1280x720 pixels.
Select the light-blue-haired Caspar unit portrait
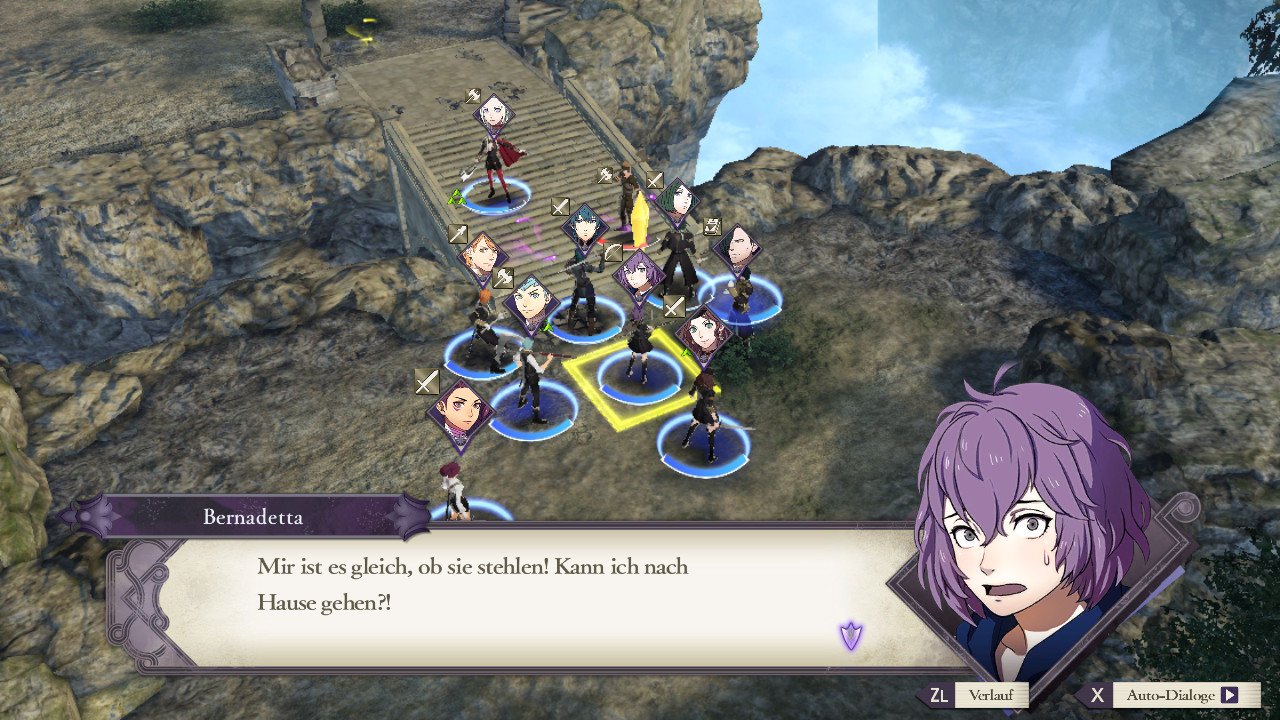tap(532, 304)
